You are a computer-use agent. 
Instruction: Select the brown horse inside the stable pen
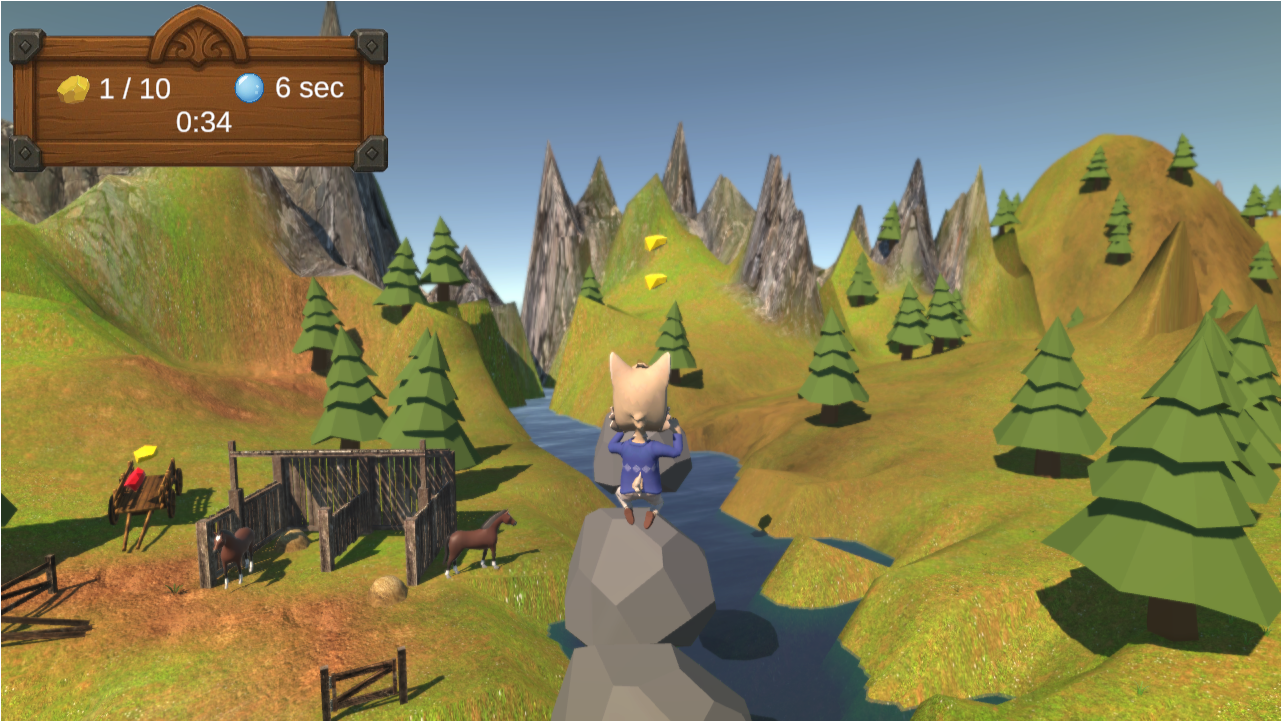pos(235,549)
